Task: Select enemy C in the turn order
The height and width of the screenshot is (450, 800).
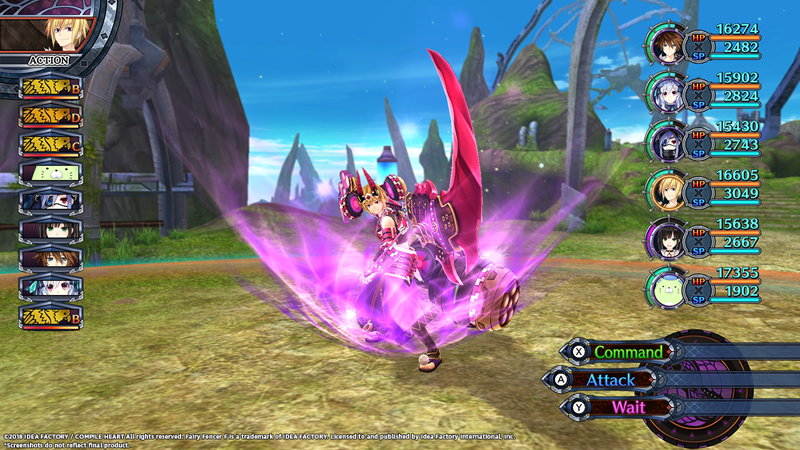Action: (x=50, y=144)
